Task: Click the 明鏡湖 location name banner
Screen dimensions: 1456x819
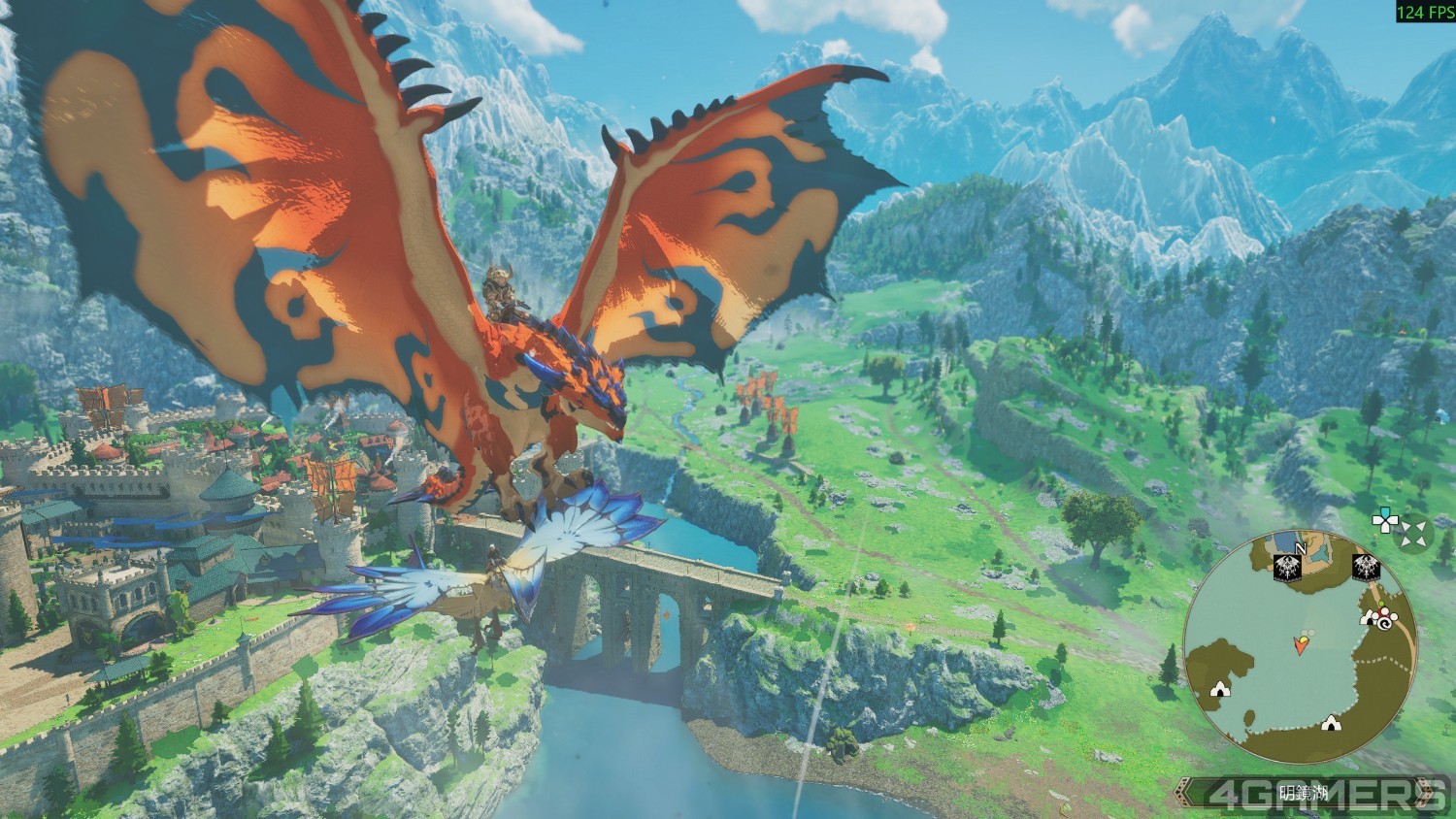Action: 1301,791
